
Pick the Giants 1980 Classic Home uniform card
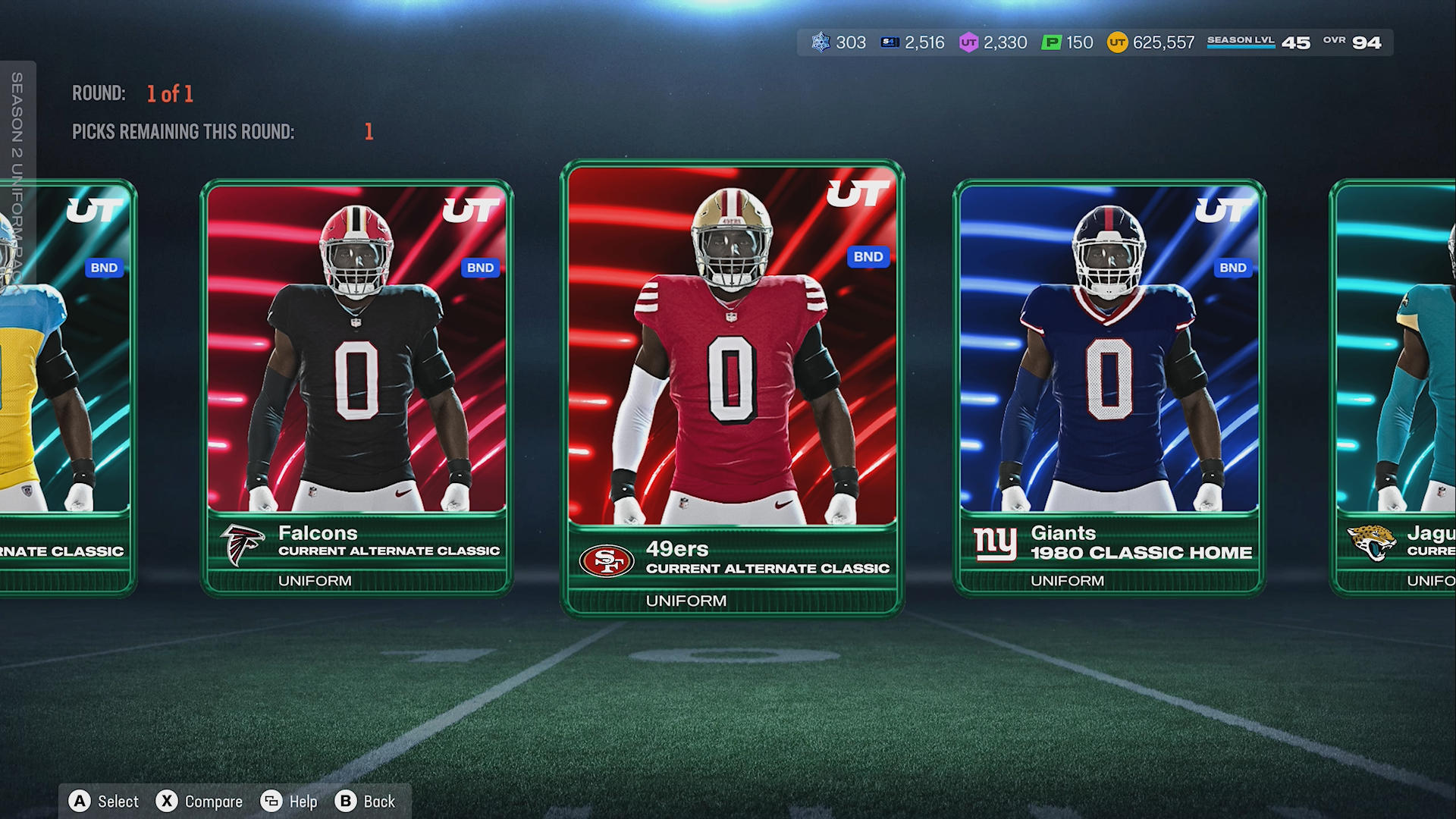[1109, 387]
